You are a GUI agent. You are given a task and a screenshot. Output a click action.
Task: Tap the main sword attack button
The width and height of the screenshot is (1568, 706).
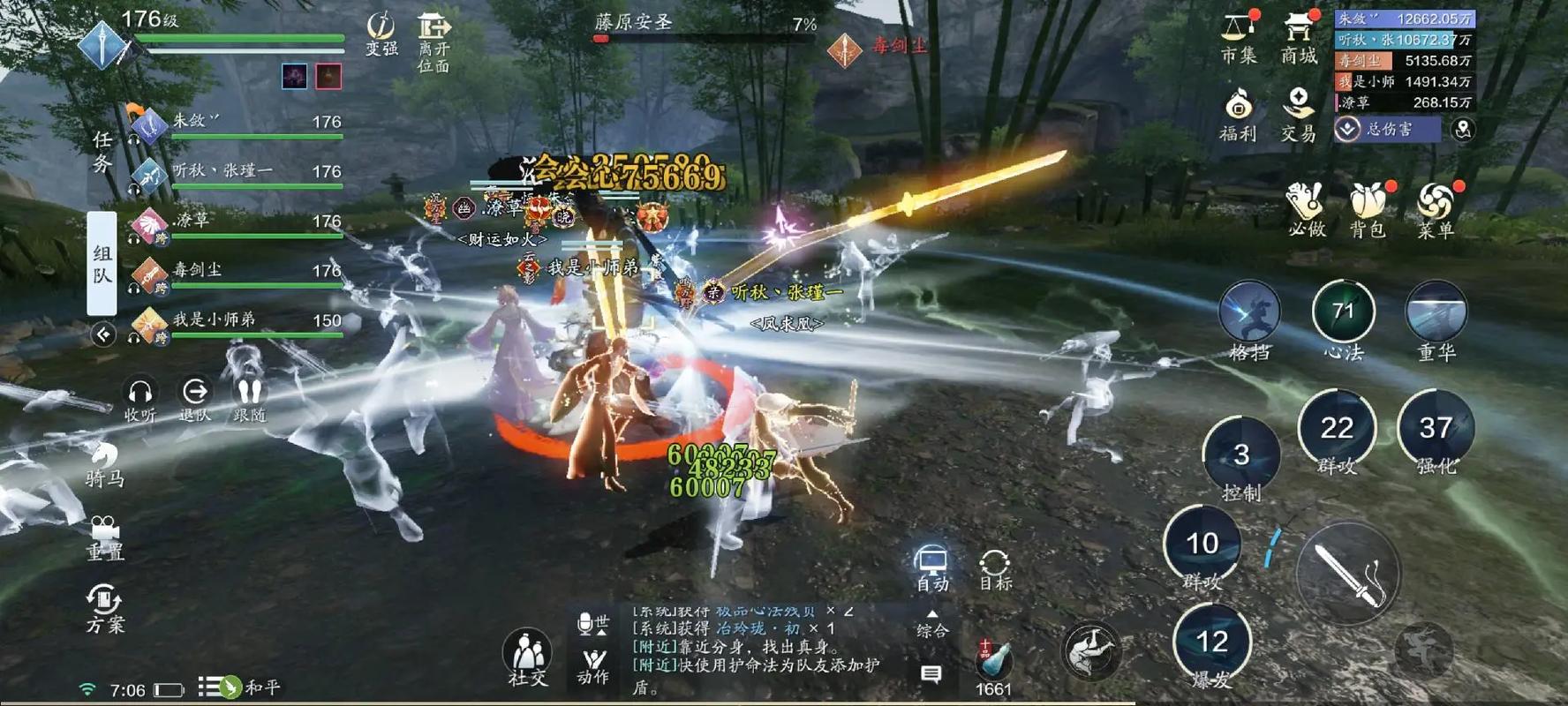click(x=1350, y=574)
